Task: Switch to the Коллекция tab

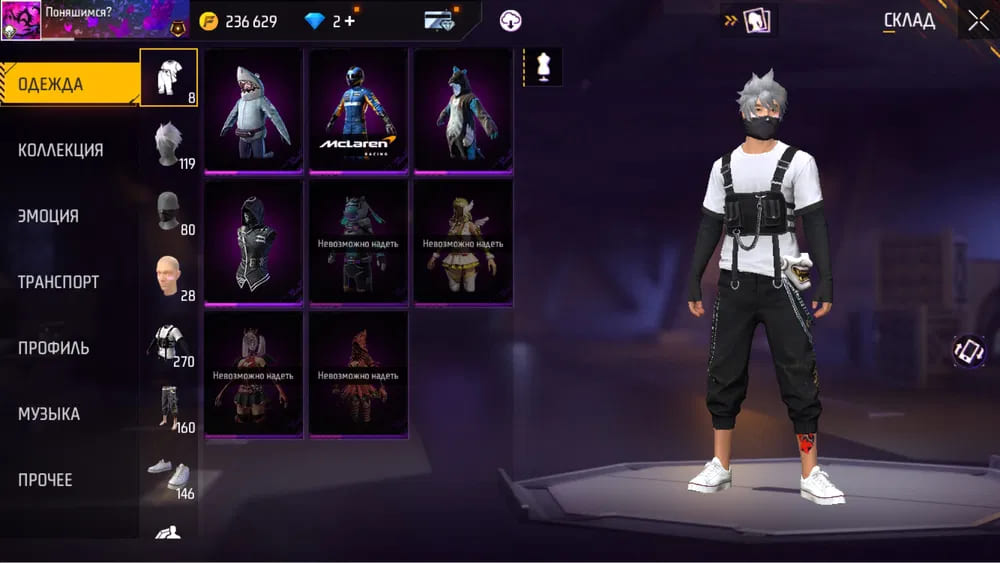Action: click(x=61, y=150)
